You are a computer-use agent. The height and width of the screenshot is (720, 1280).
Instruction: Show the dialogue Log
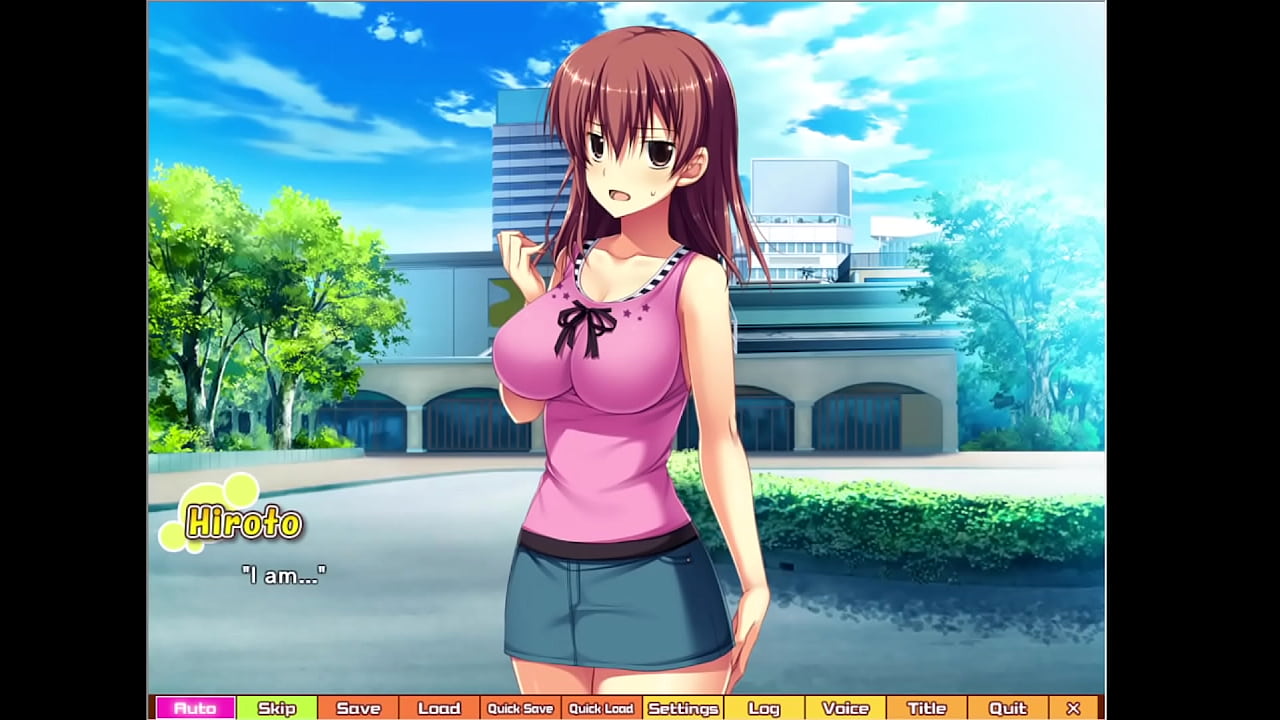tap(764, 708)
